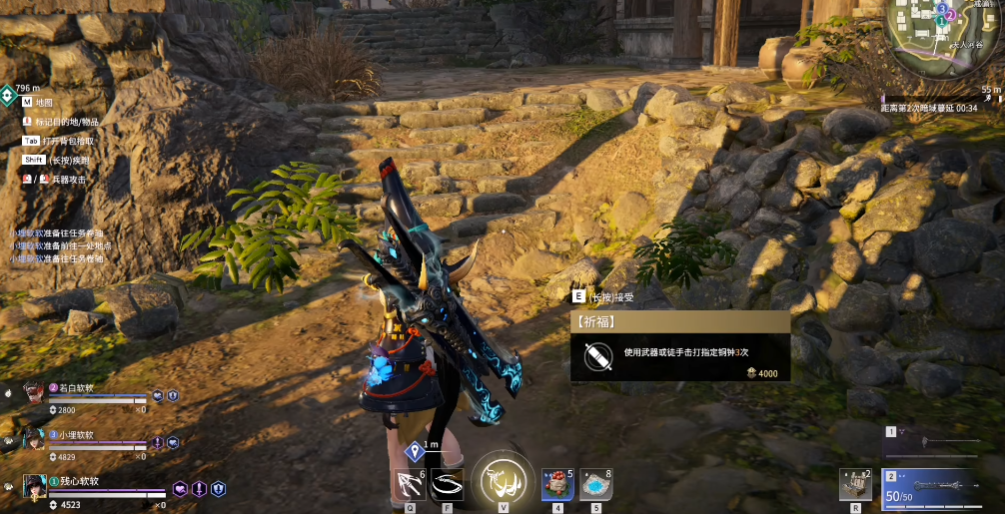This screenshot has width=1005, height=514.
Task: Select the blue armor powder slot
Action: coord(595,485)
